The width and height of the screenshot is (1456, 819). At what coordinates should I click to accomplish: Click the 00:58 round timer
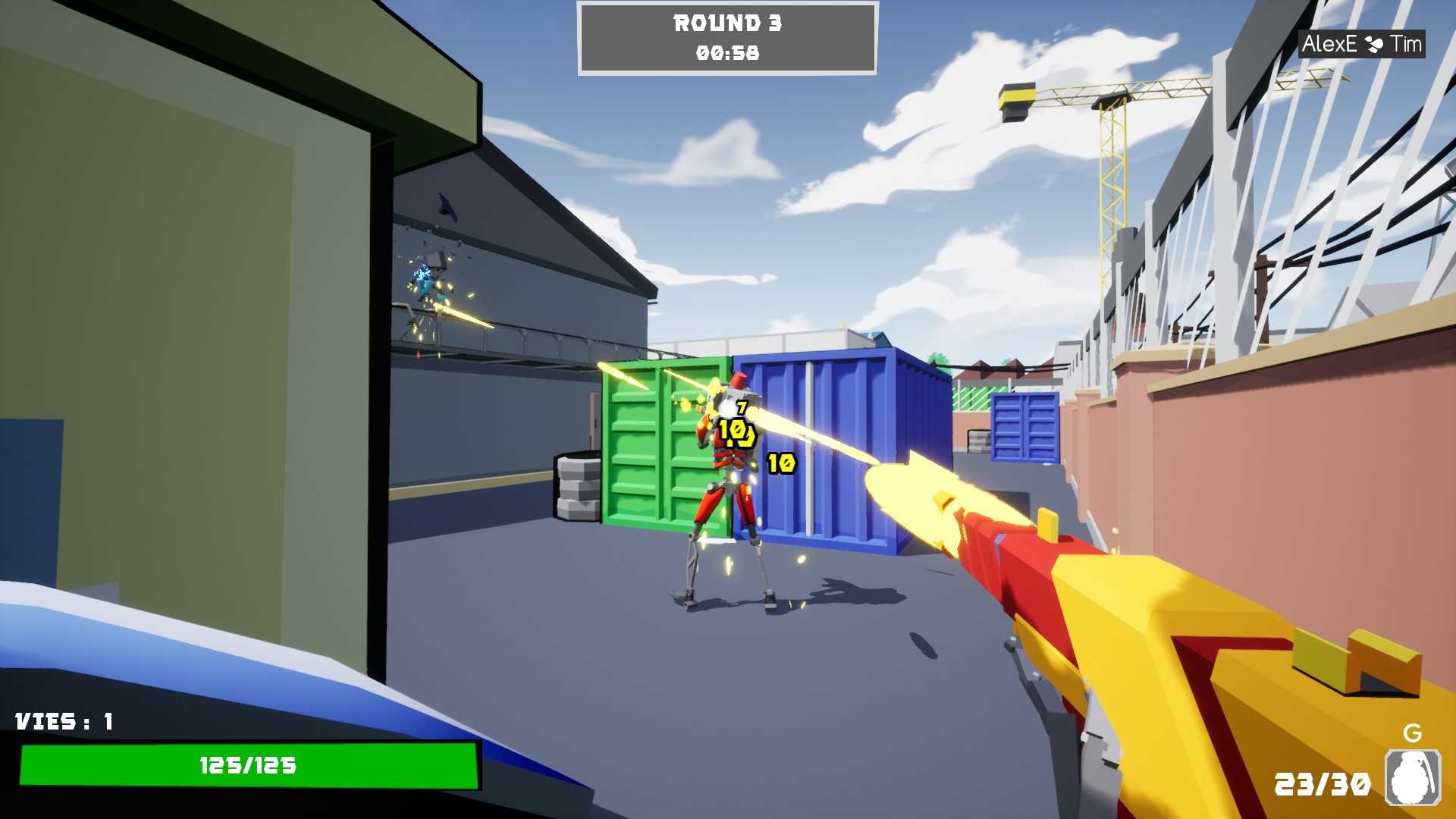[726, 54]
